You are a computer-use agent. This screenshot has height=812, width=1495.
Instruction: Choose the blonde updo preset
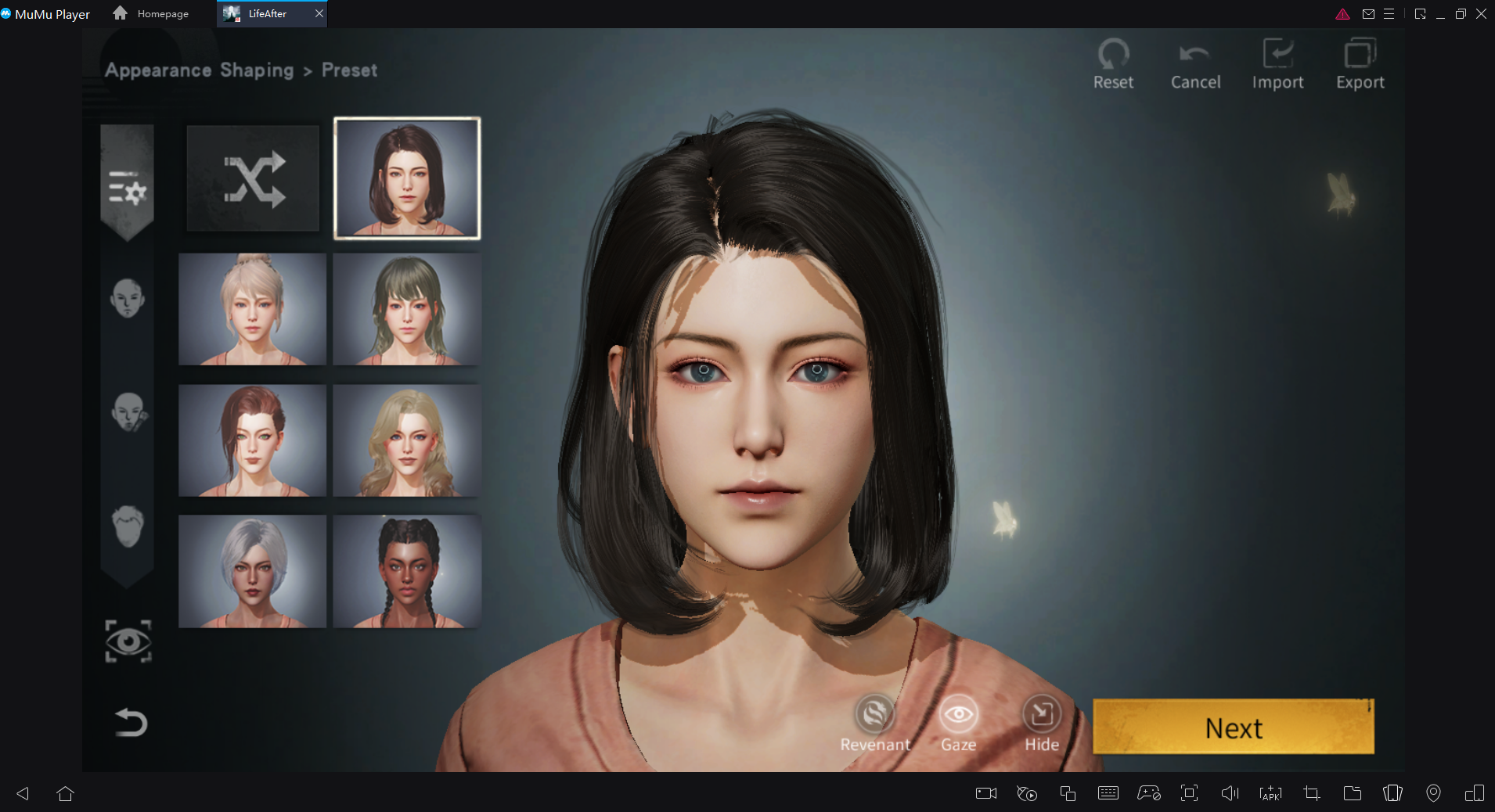tap(253, 309)
